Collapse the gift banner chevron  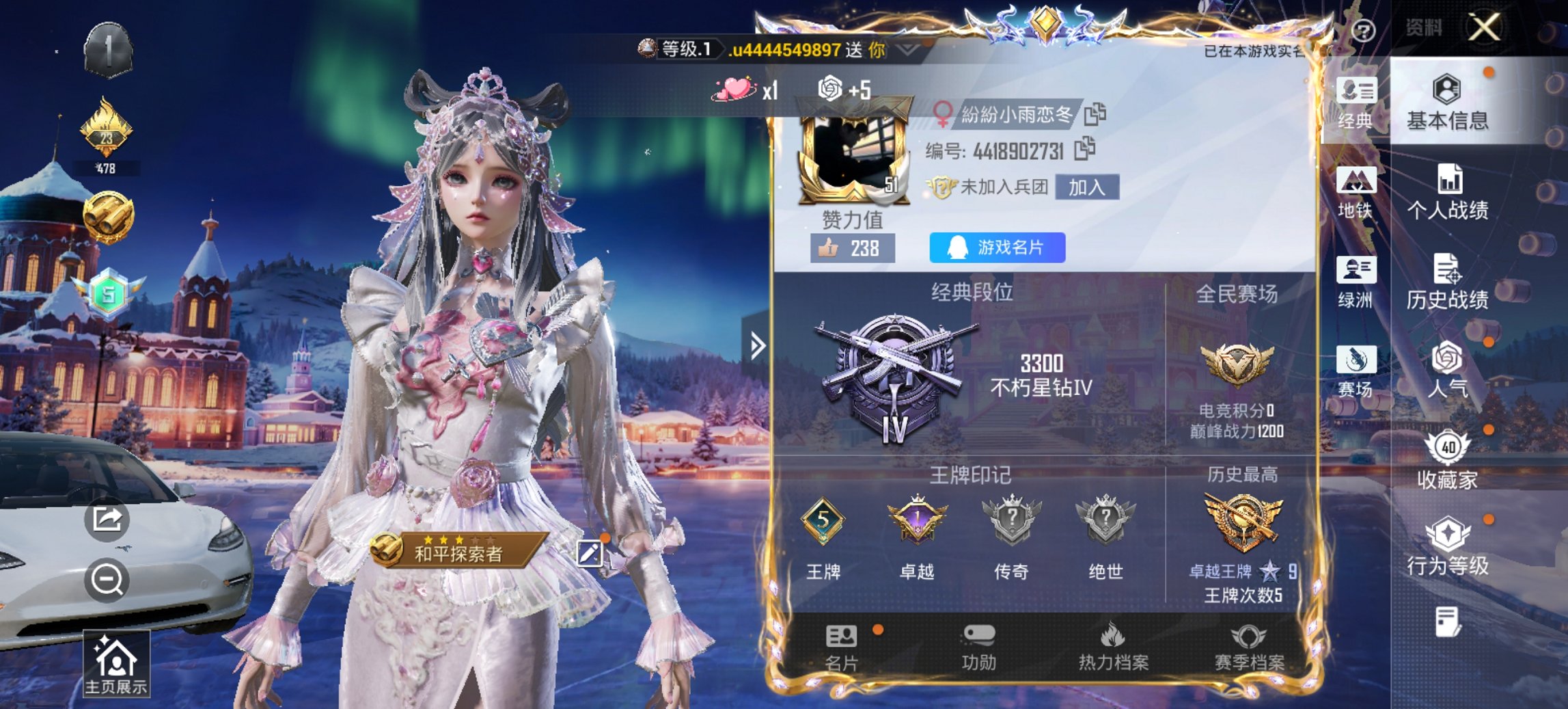(905, 51)
